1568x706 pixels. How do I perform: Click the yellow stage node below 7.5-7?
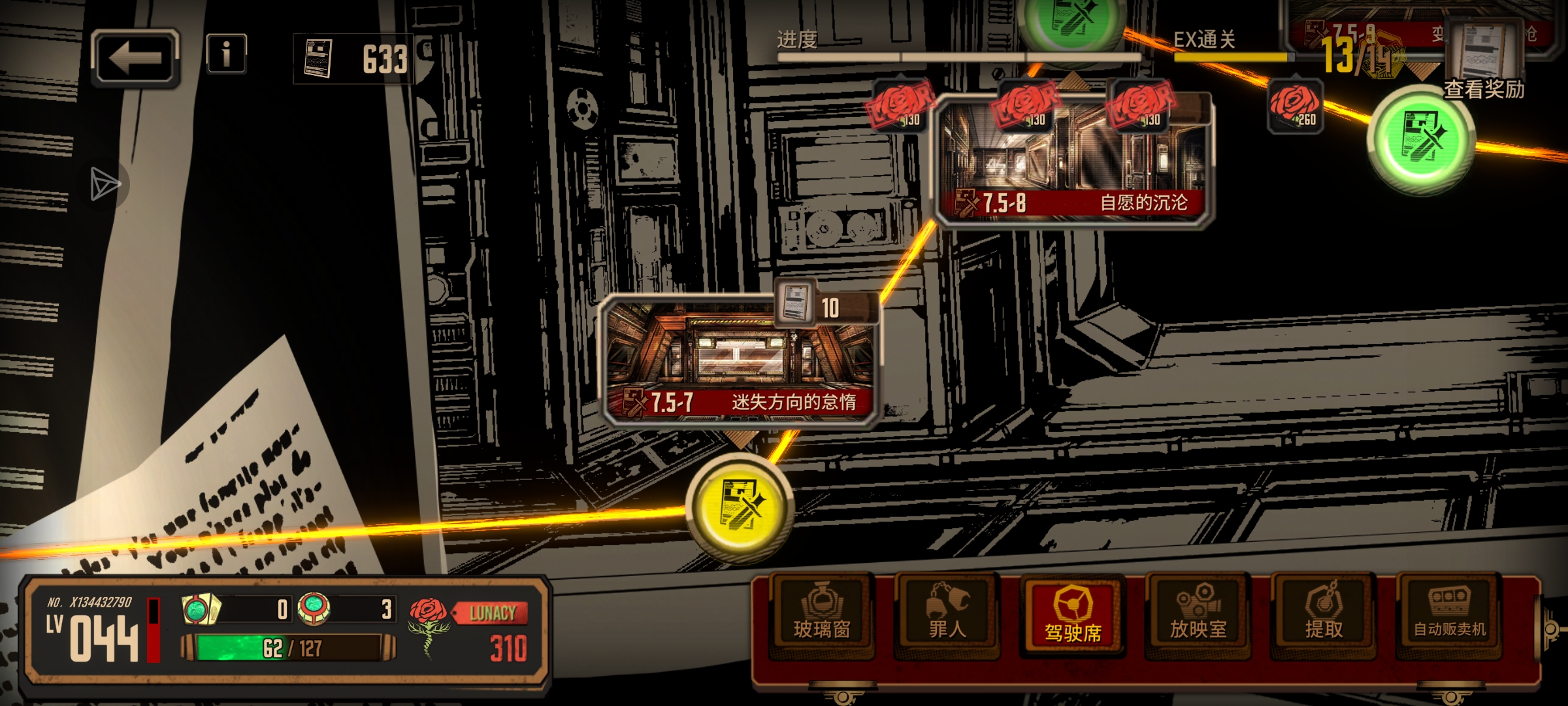point(740,508)
